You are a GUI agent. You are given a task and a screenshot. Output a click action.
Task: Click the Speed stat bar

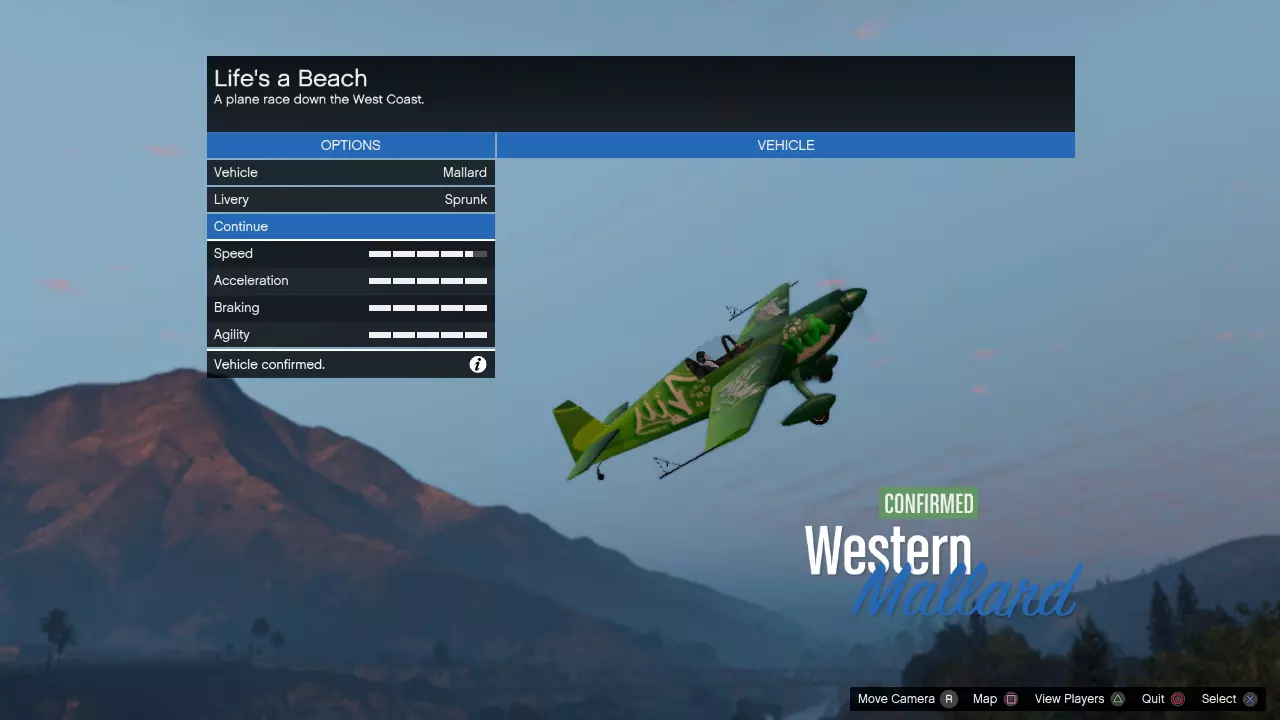click(x=428, y=253)
